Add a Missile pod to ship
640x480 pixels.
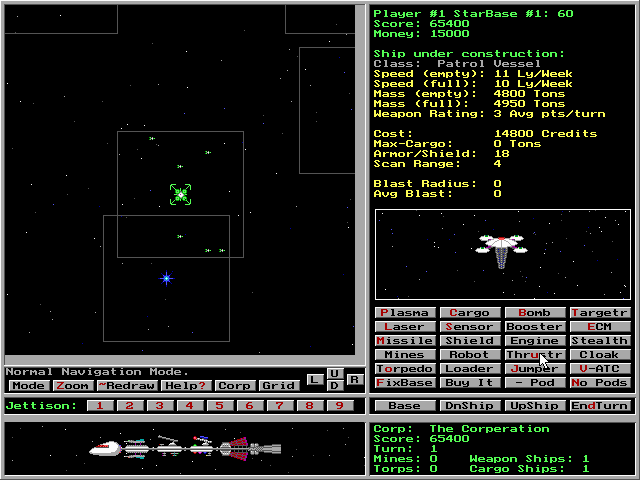click(404, 341)
